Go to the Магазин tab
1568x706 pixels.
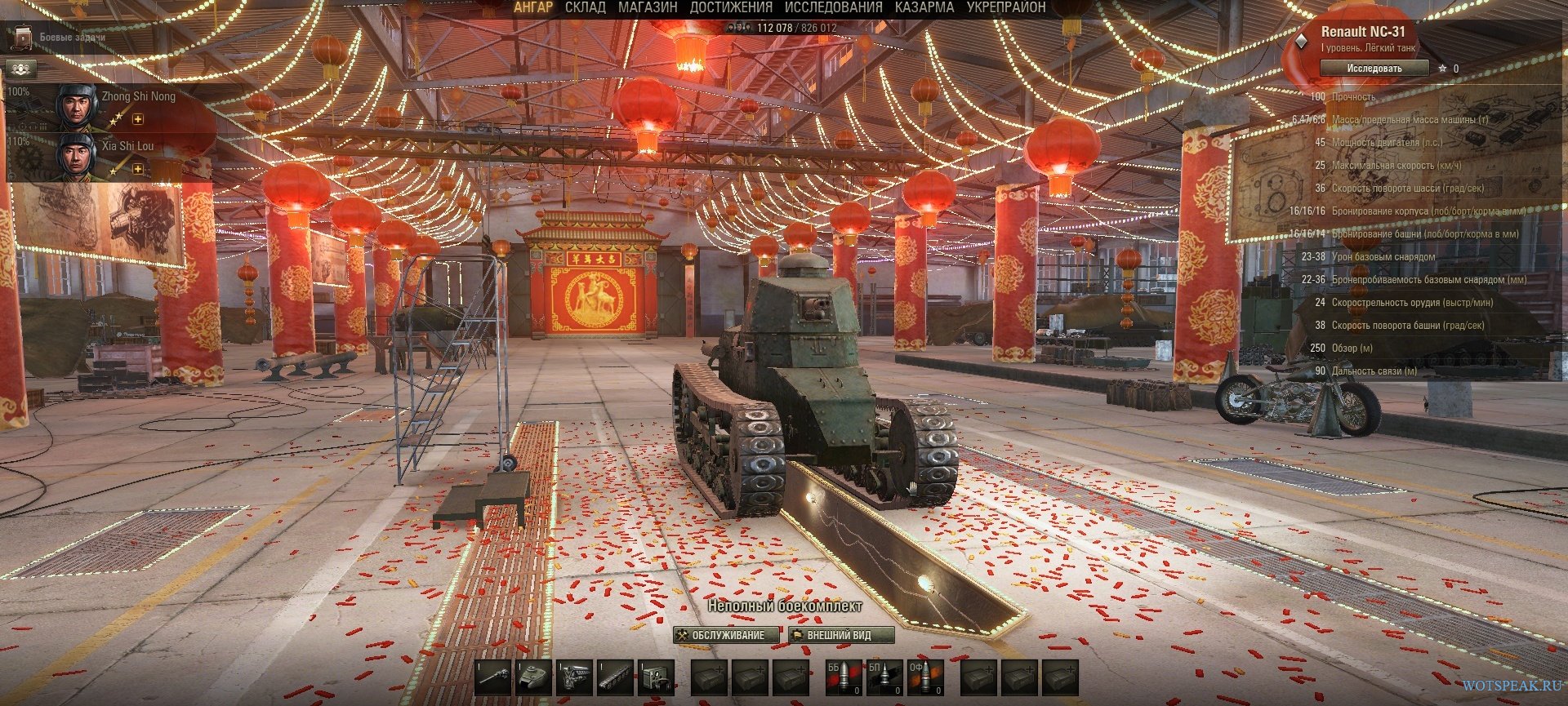pos(648,7)
